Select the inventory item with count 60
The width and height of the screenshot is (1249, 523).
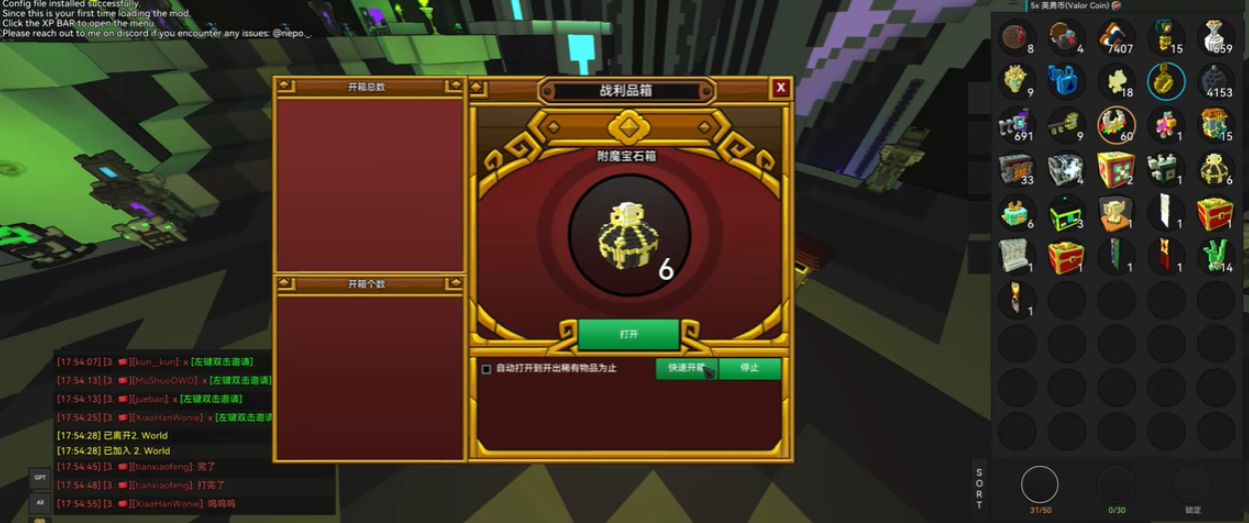point(1116,126)
